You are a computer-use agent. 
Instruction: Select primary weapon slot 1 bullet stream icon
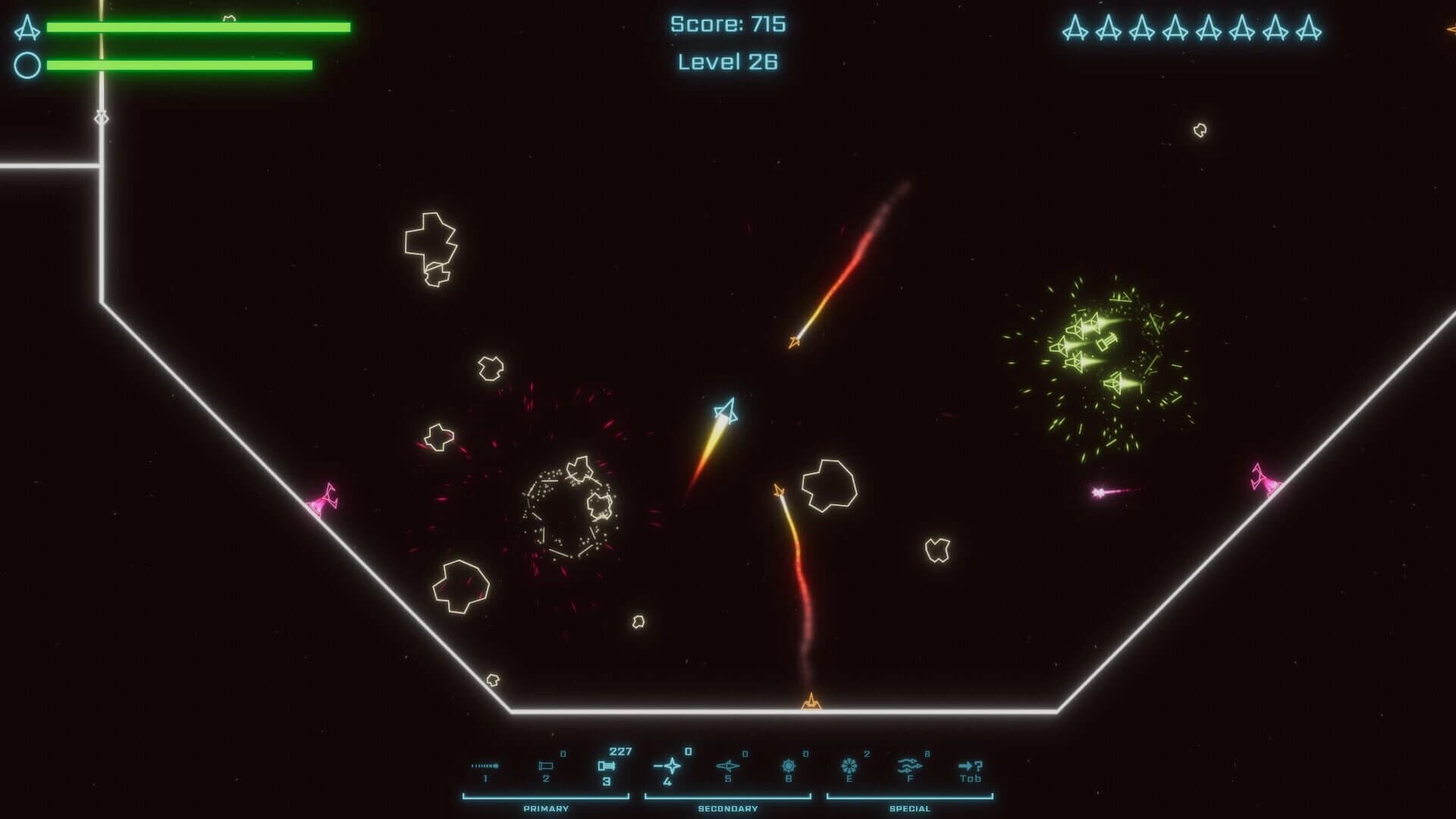(x=484, y=765)
